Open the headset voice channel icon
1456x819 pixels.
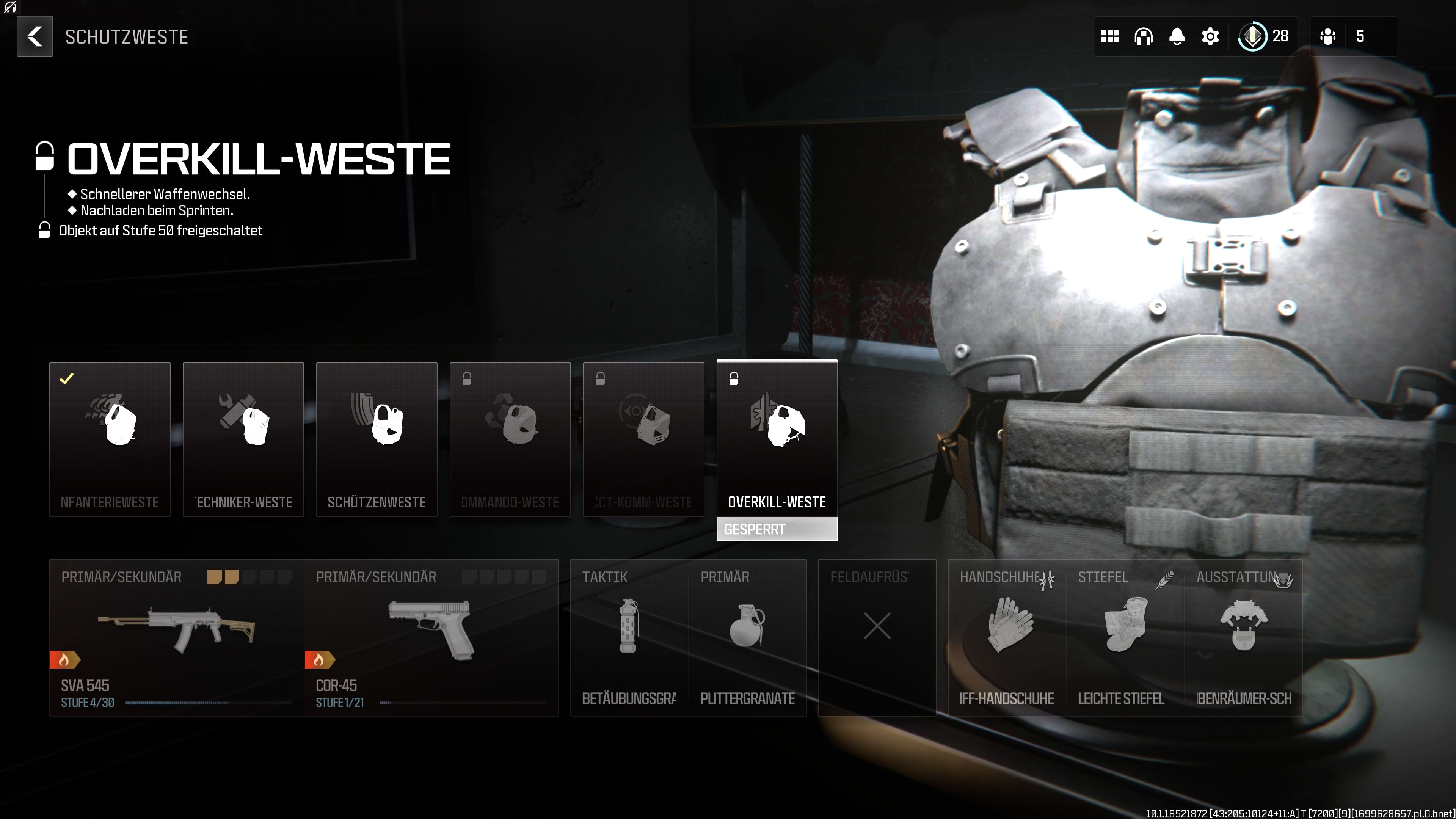click(1144, 37)
